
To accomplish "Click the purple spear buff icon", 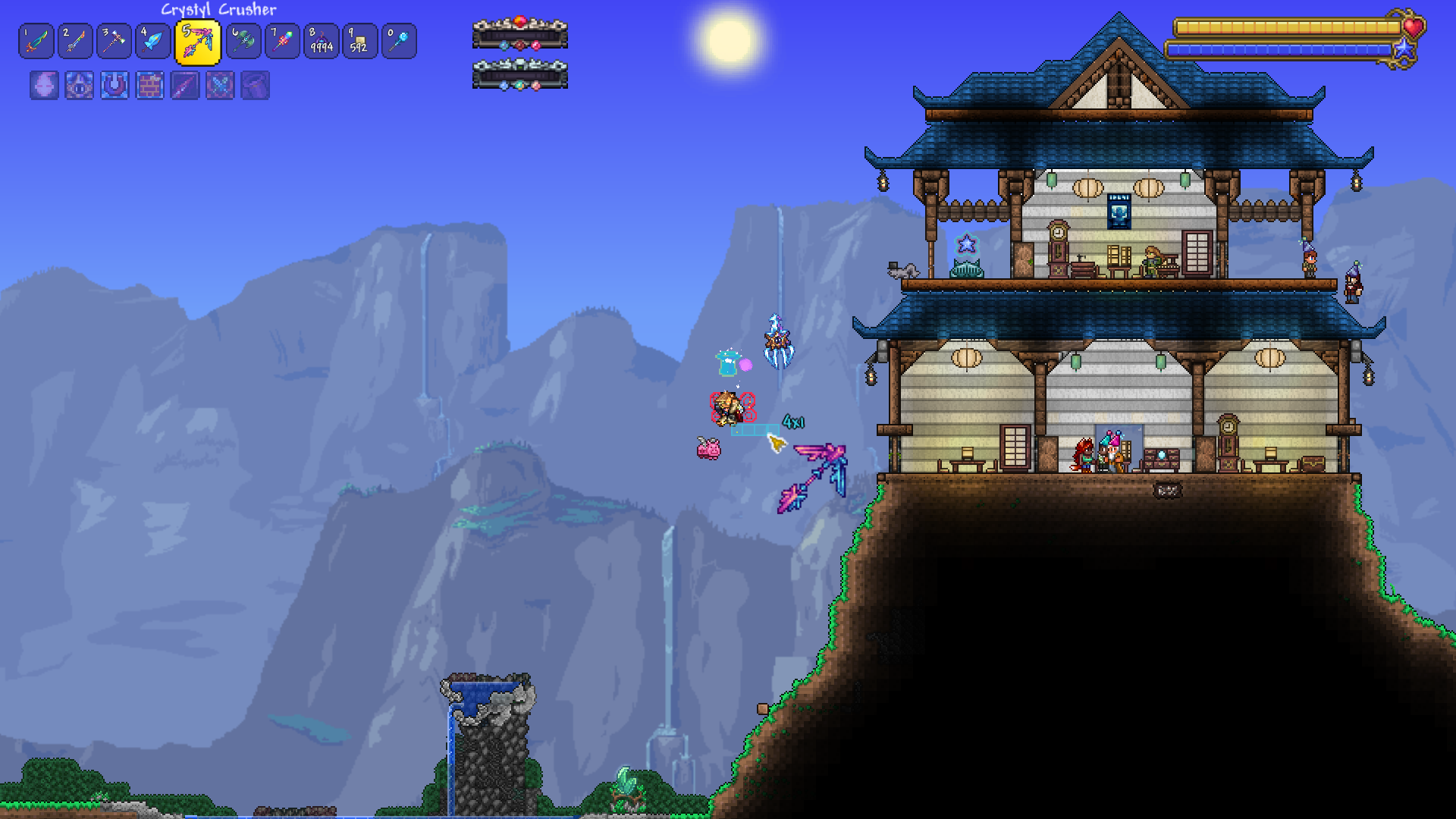I will coord(185,86).
